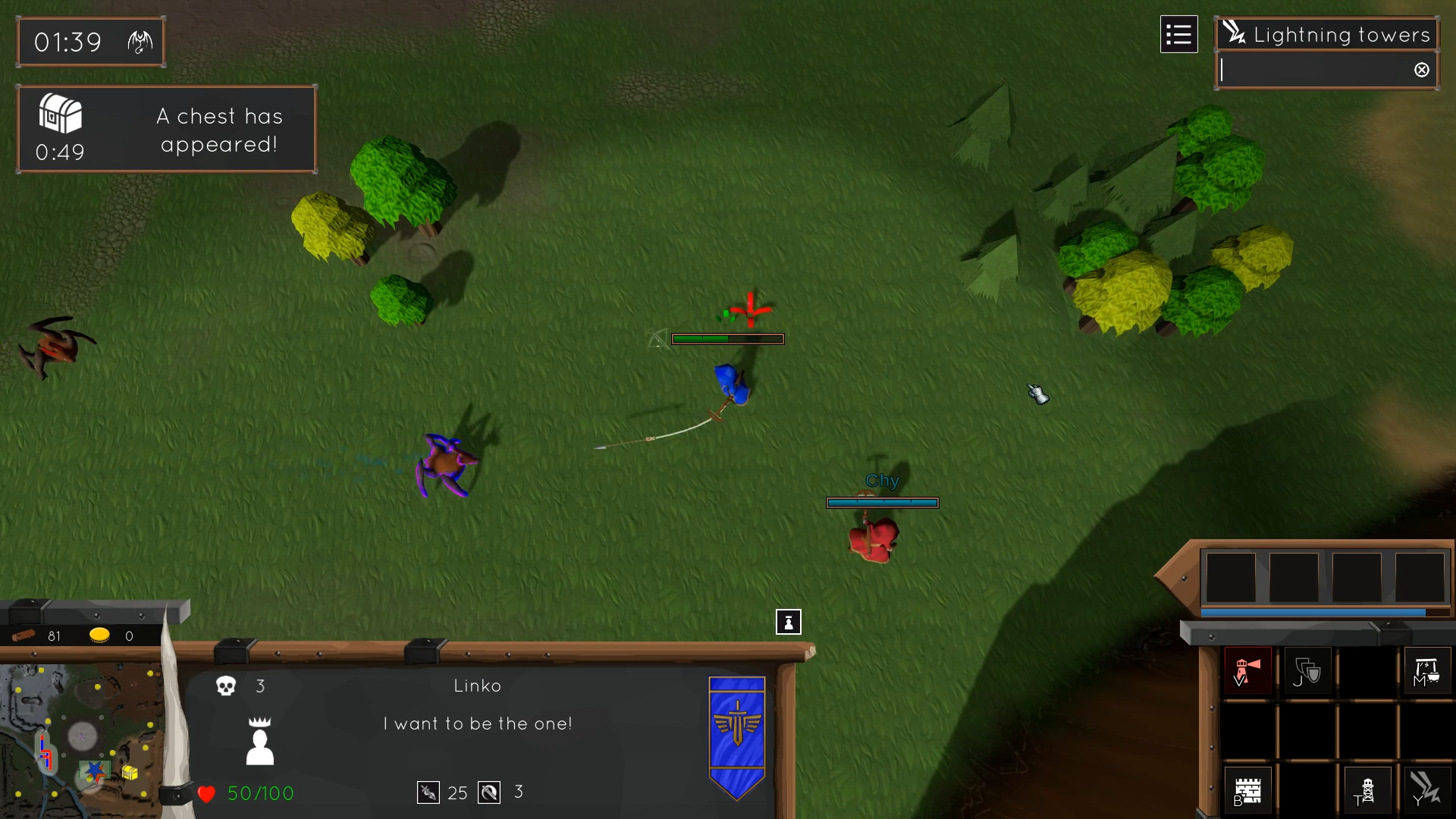This screenshot has height=819, width=1456.
Task: Click the bat icon next to the 01:39 timer
Action: coord(139,42)
